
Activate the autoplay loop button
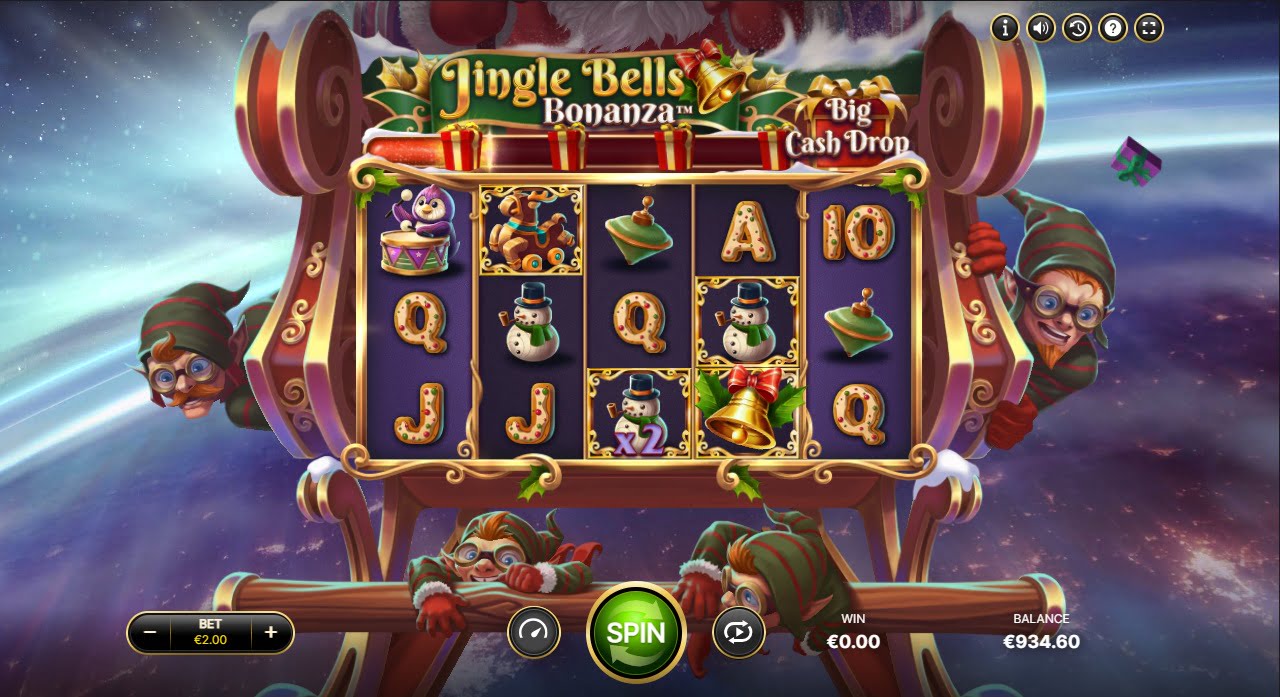[738, 632]
